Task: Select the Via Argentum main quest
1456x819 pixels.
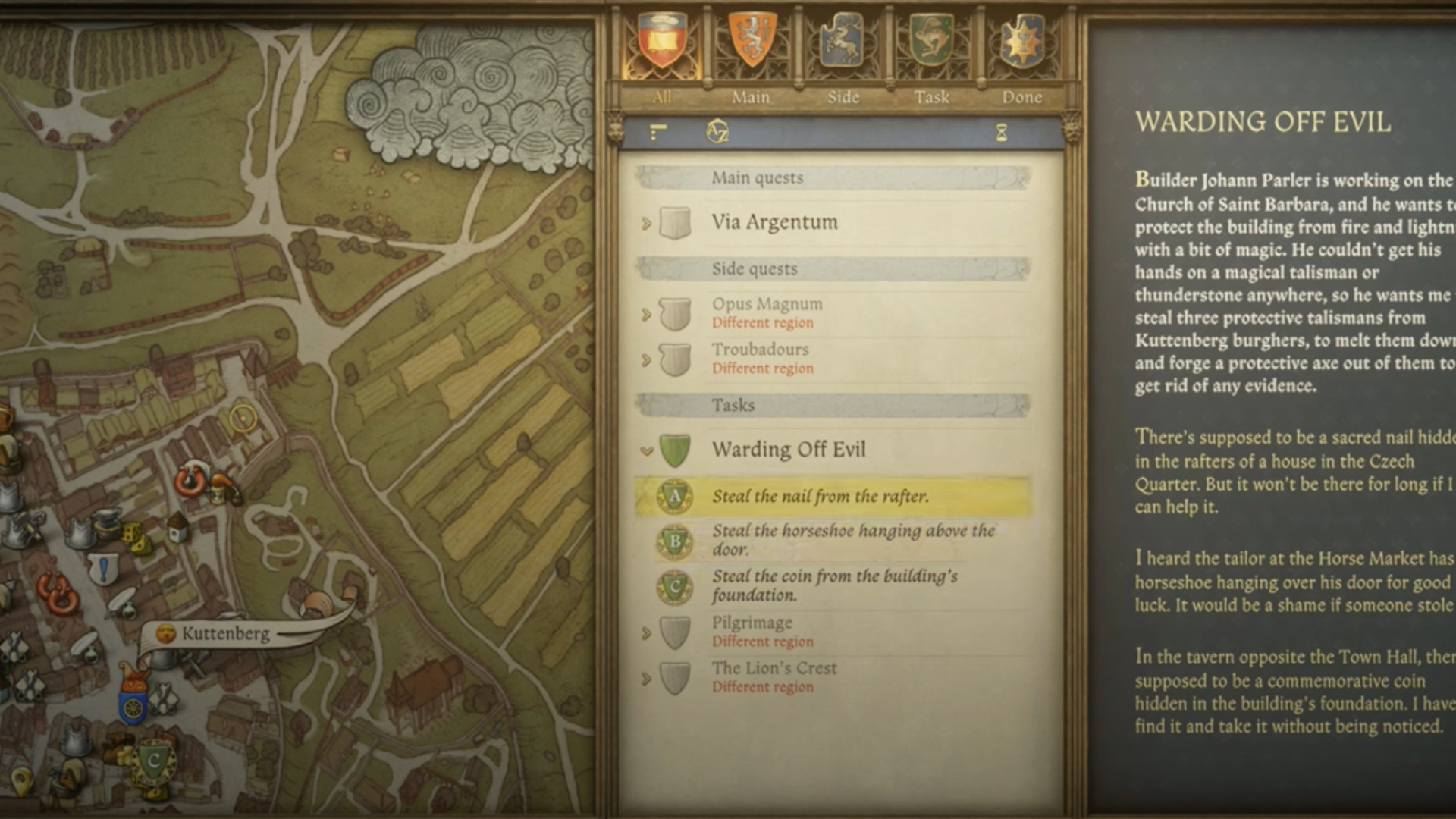Action: (x=774, y=222)
